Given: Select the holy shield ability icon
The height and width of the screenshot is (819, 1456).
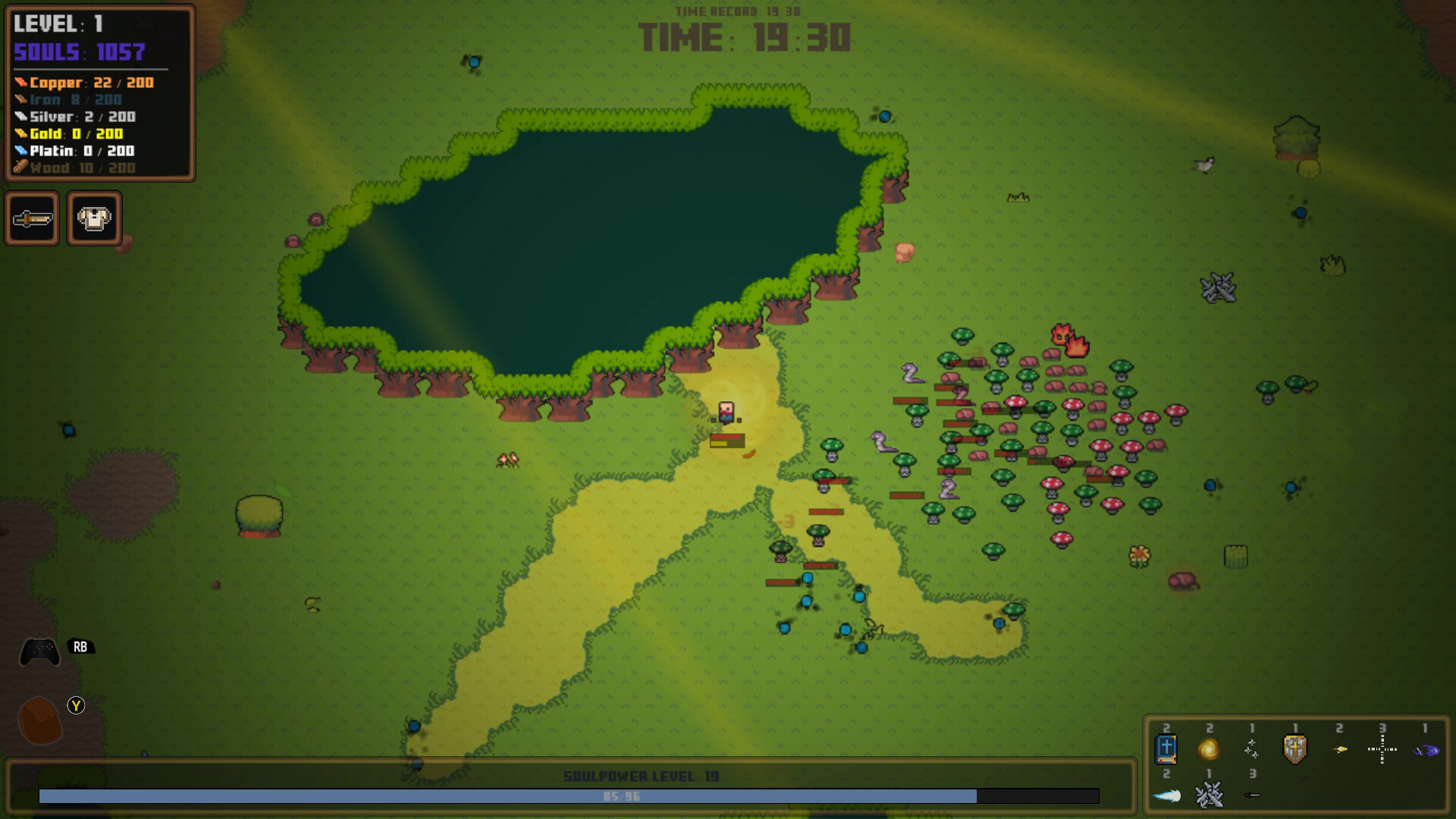Looking at the screenshot, I should click(x=1294, y=749).
